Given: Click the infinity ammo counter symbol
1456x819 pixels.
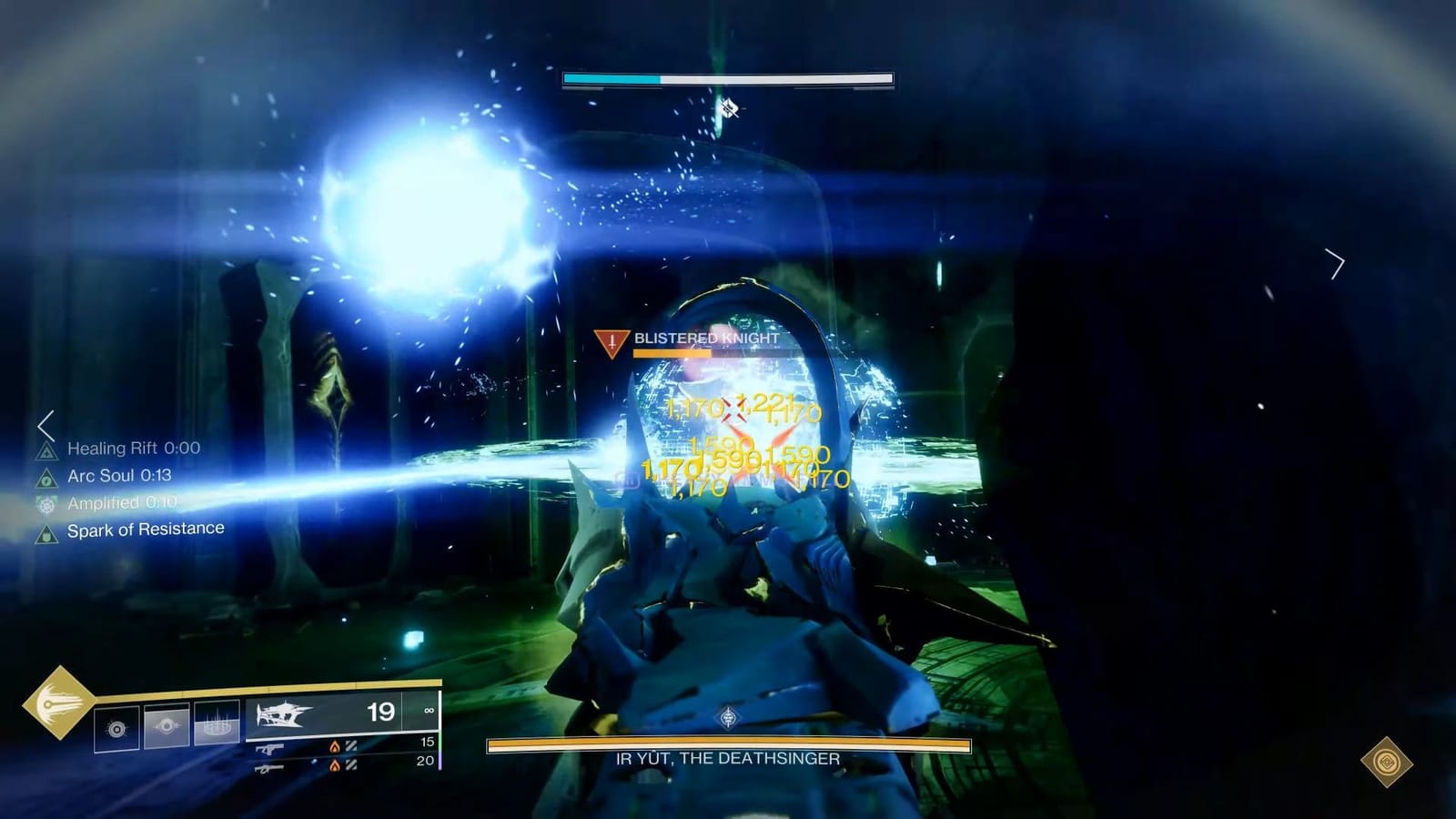Looking at the screenshot, I should [x=429, y=712].
